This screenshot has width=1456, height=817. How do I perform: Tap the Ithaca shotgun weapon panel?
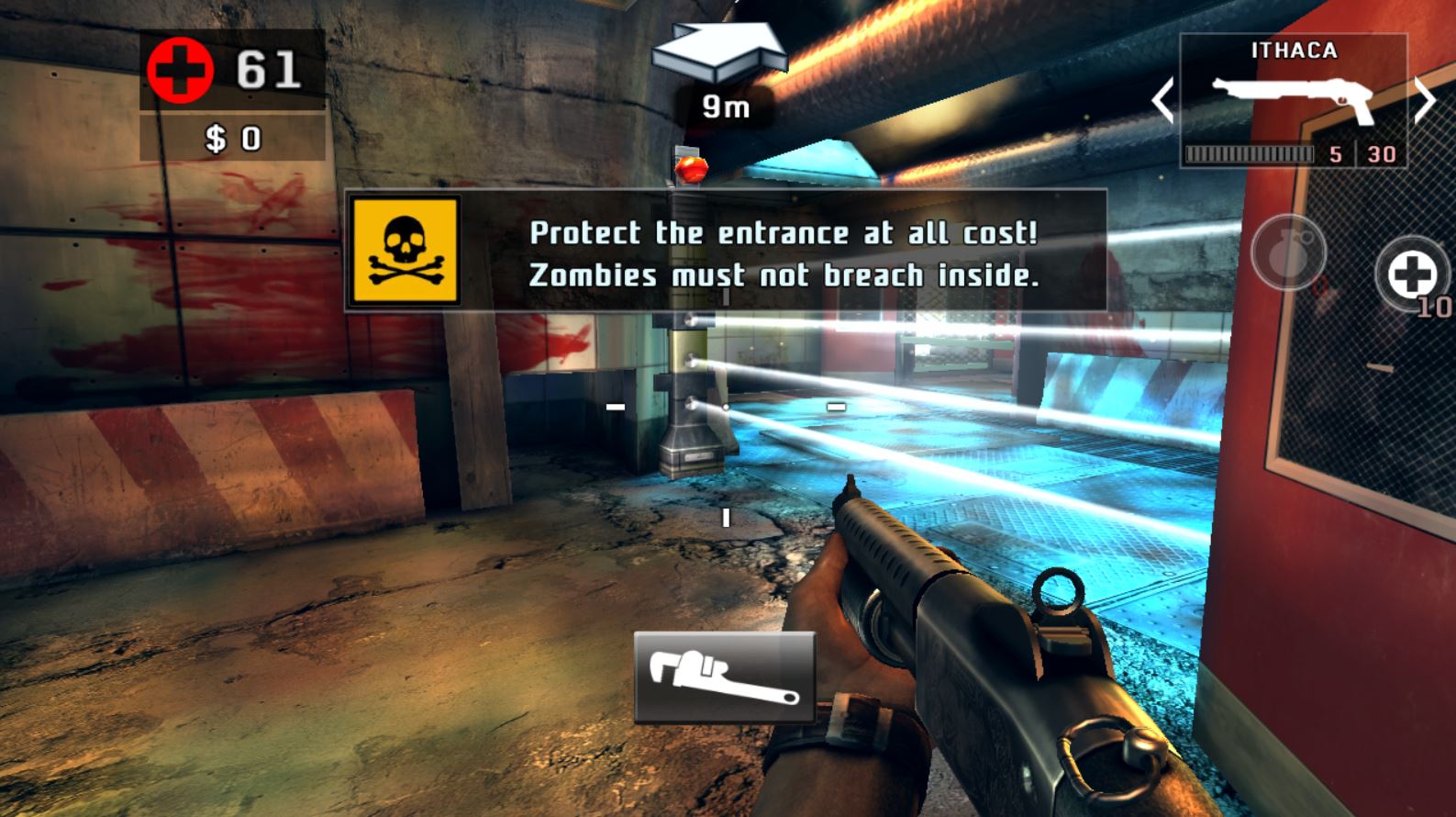(x=1293, y=100)
